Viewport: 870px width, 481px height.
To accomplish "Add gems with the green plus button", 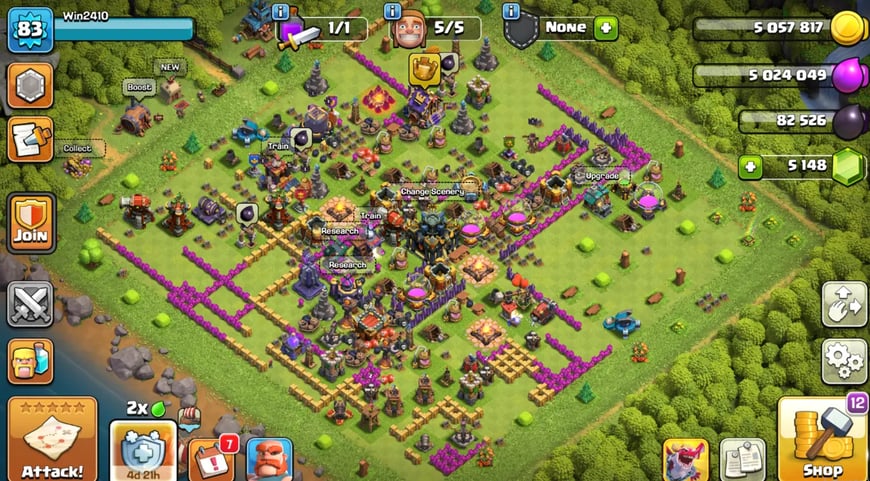I will [x=751, y=166].
